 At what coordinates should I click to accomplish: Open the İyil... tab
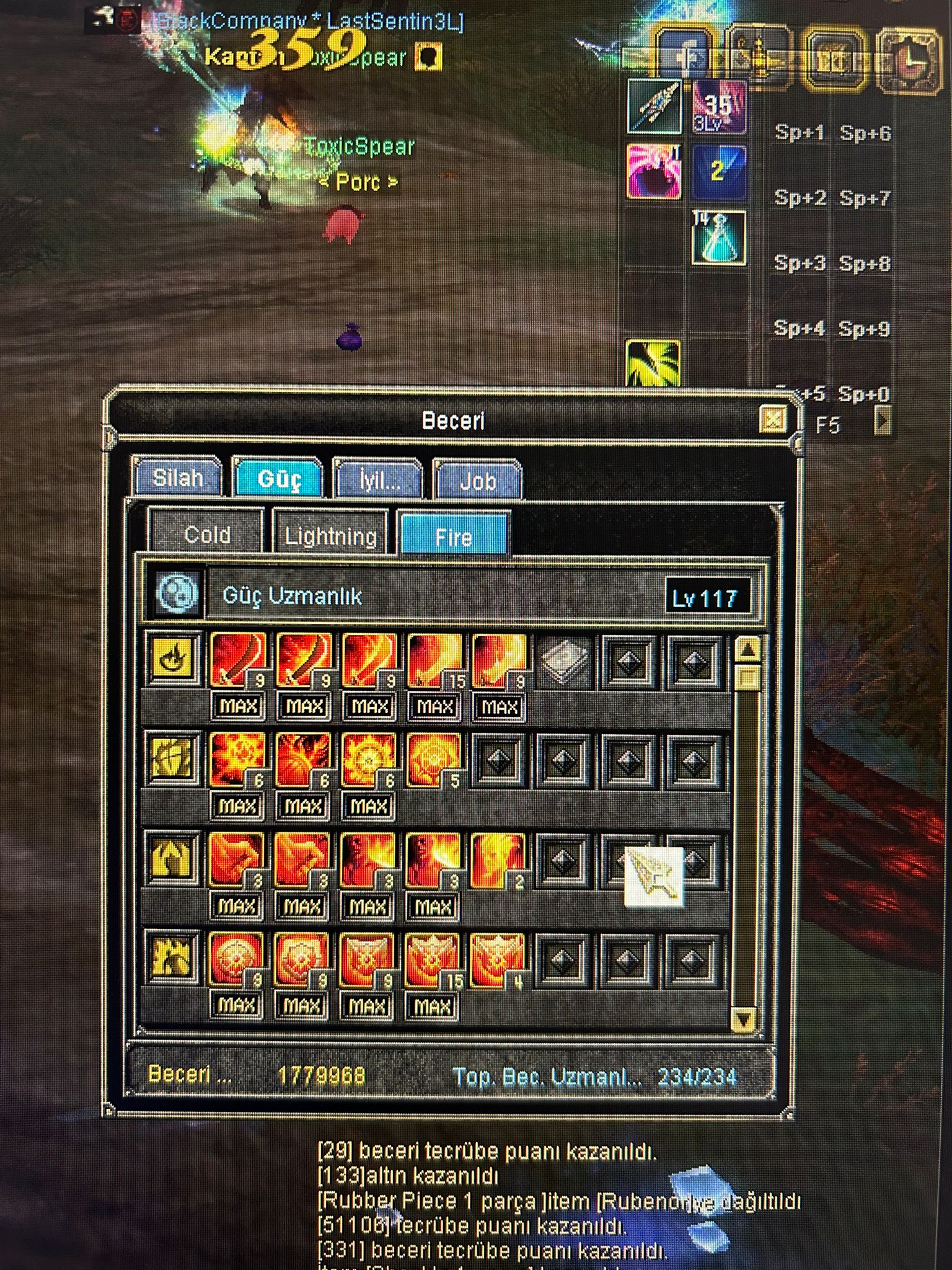click(379, 480)
